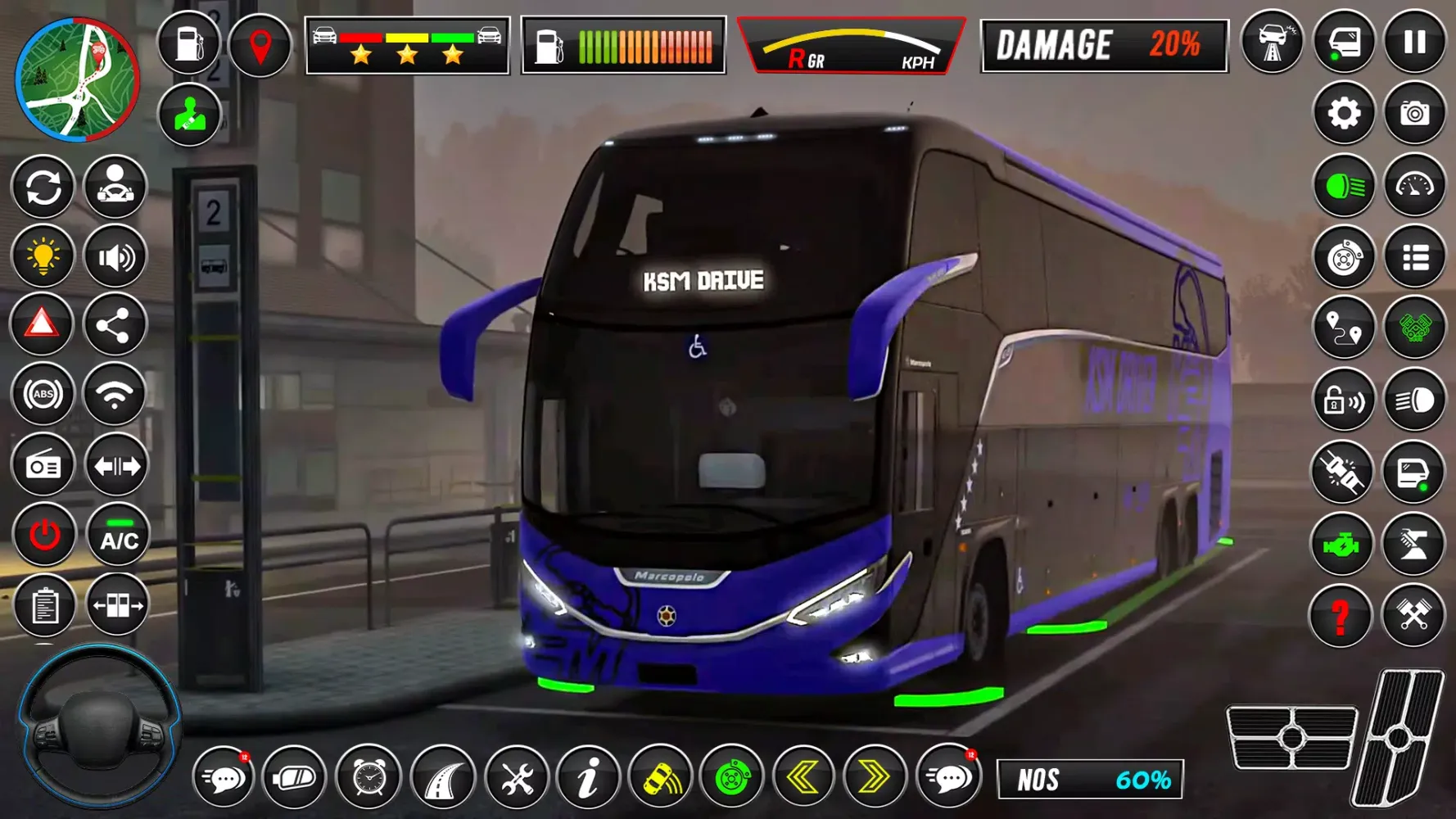
Task: Tap the fuel pump station icon
Action: pyautogui.click(x=189, y=43)
